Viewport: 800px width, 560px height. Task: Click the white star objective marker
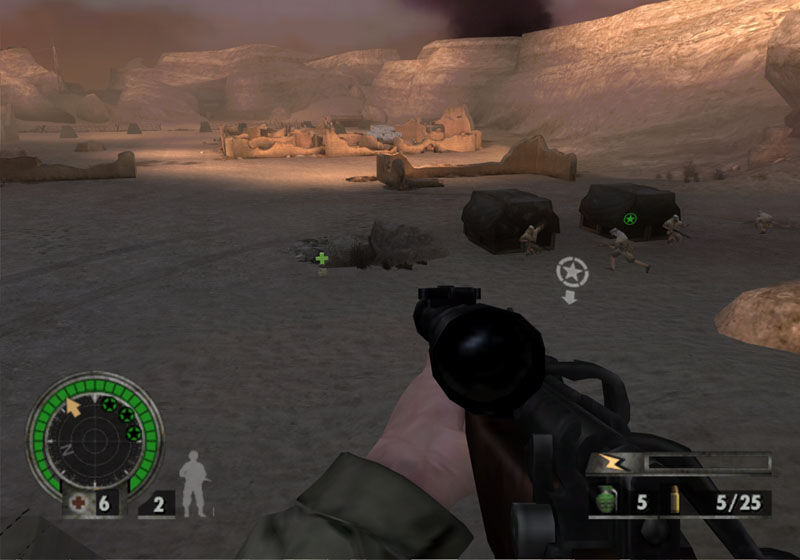(x=572, y=271)
